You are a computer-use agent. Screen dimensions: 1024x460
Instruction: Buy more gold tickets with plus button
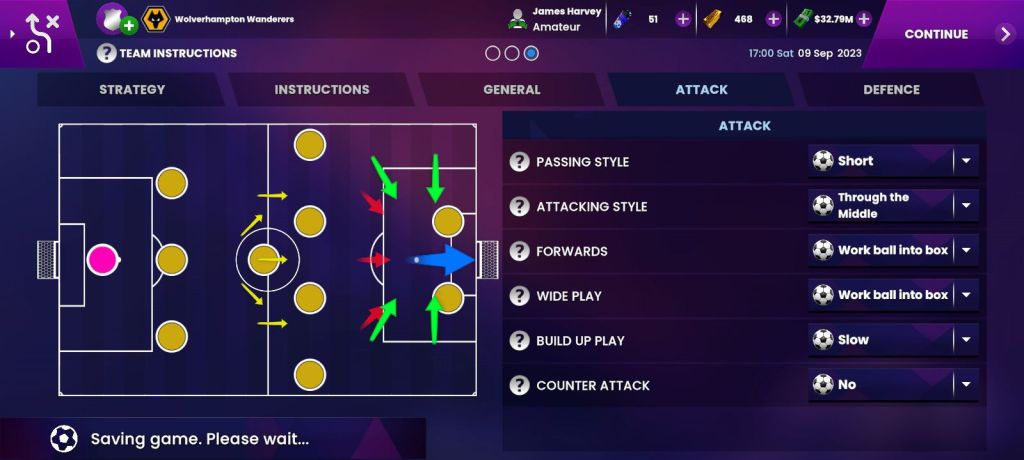tap(773, 19)
